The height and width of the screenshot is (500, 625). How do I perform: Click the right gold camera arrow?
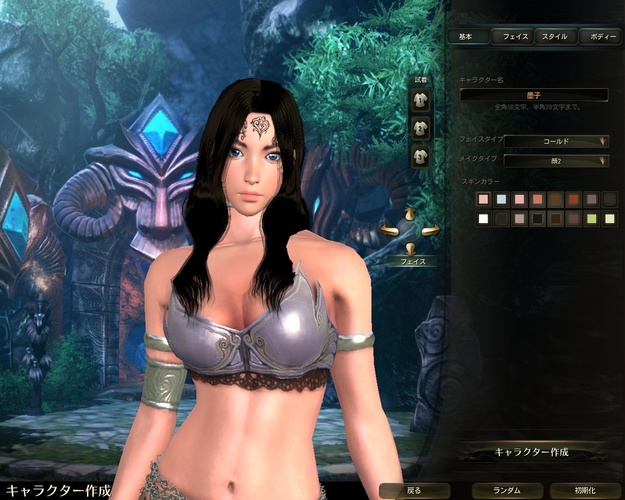point(430,231)
